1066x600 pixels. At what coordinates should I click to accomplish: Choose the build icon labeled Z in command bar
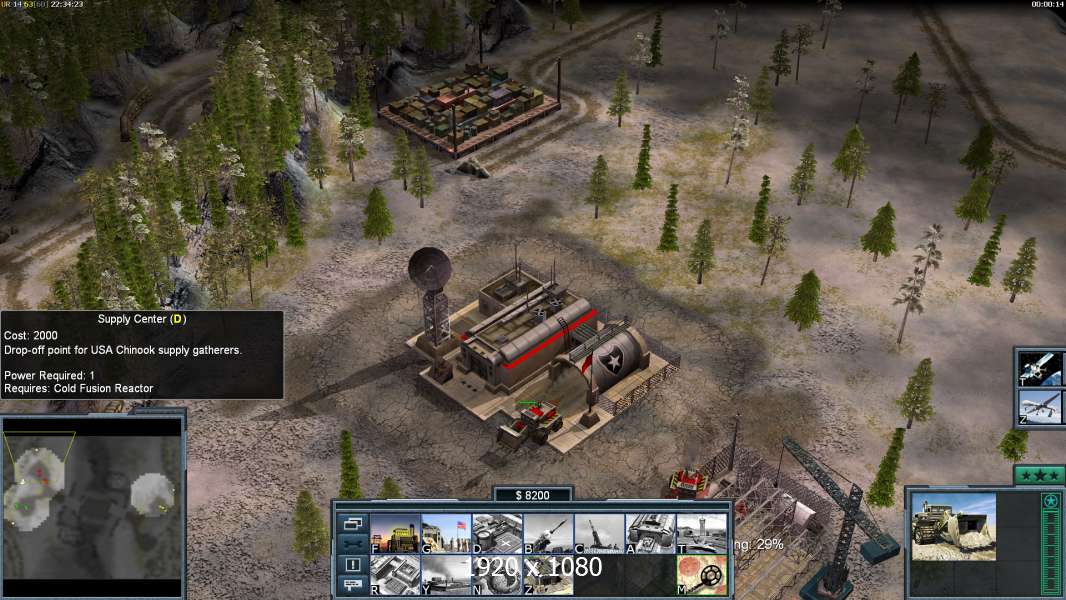coord(547,575)
